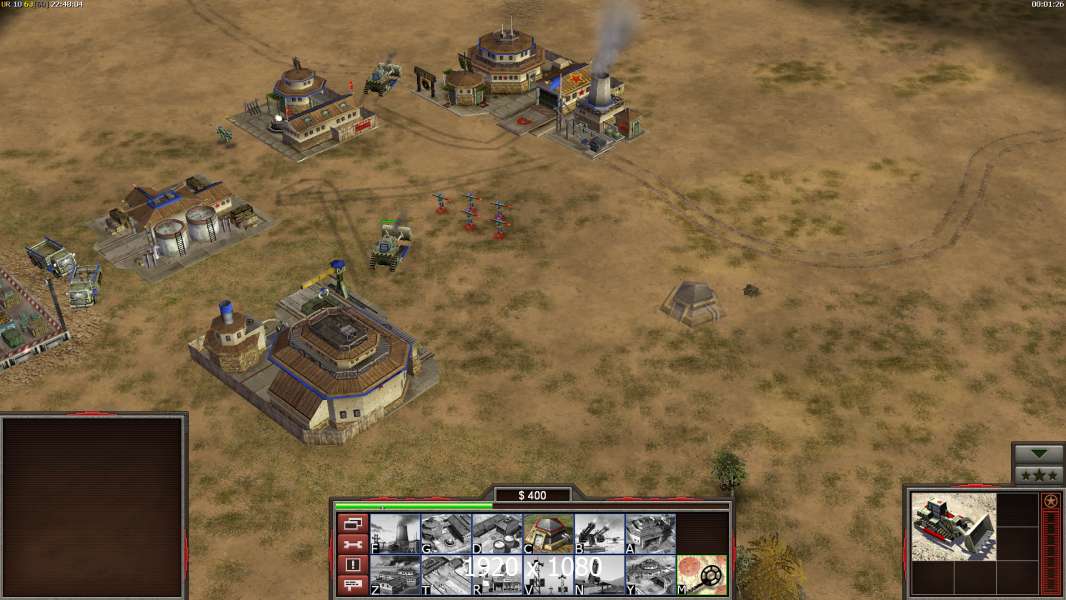The height and width of the screenshot is (600, 1066).
Task: Choose the Supply Center build icon (D)
Action: click(497, 534)
